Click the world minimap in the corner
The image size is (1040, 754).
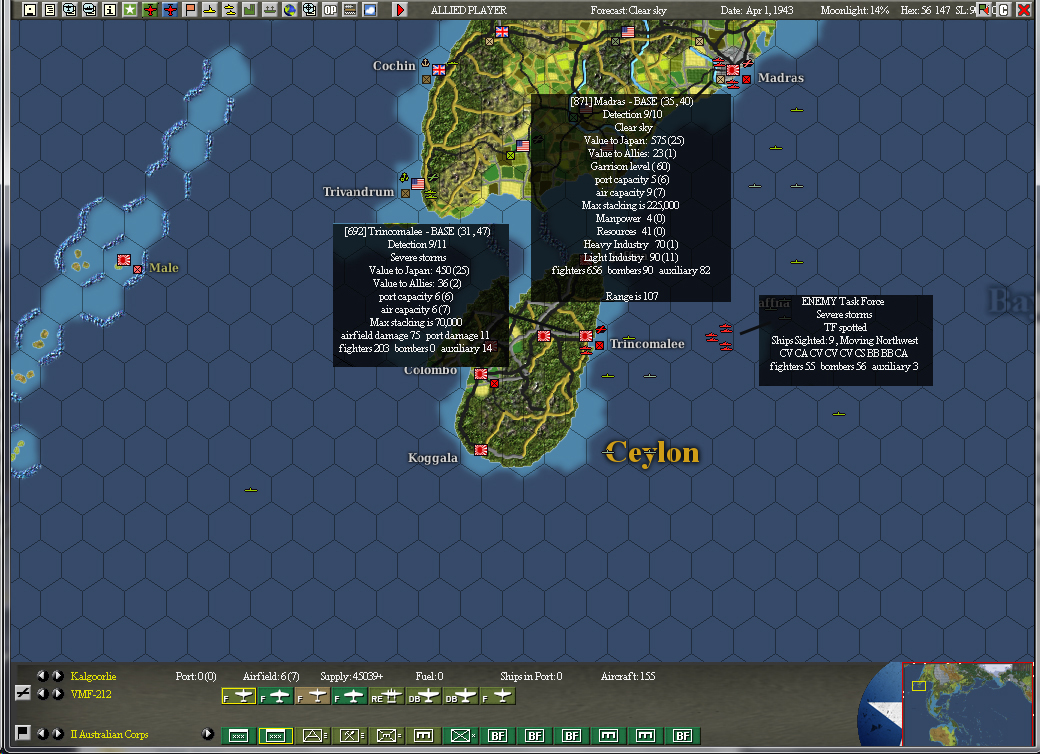tap(967, 707)
